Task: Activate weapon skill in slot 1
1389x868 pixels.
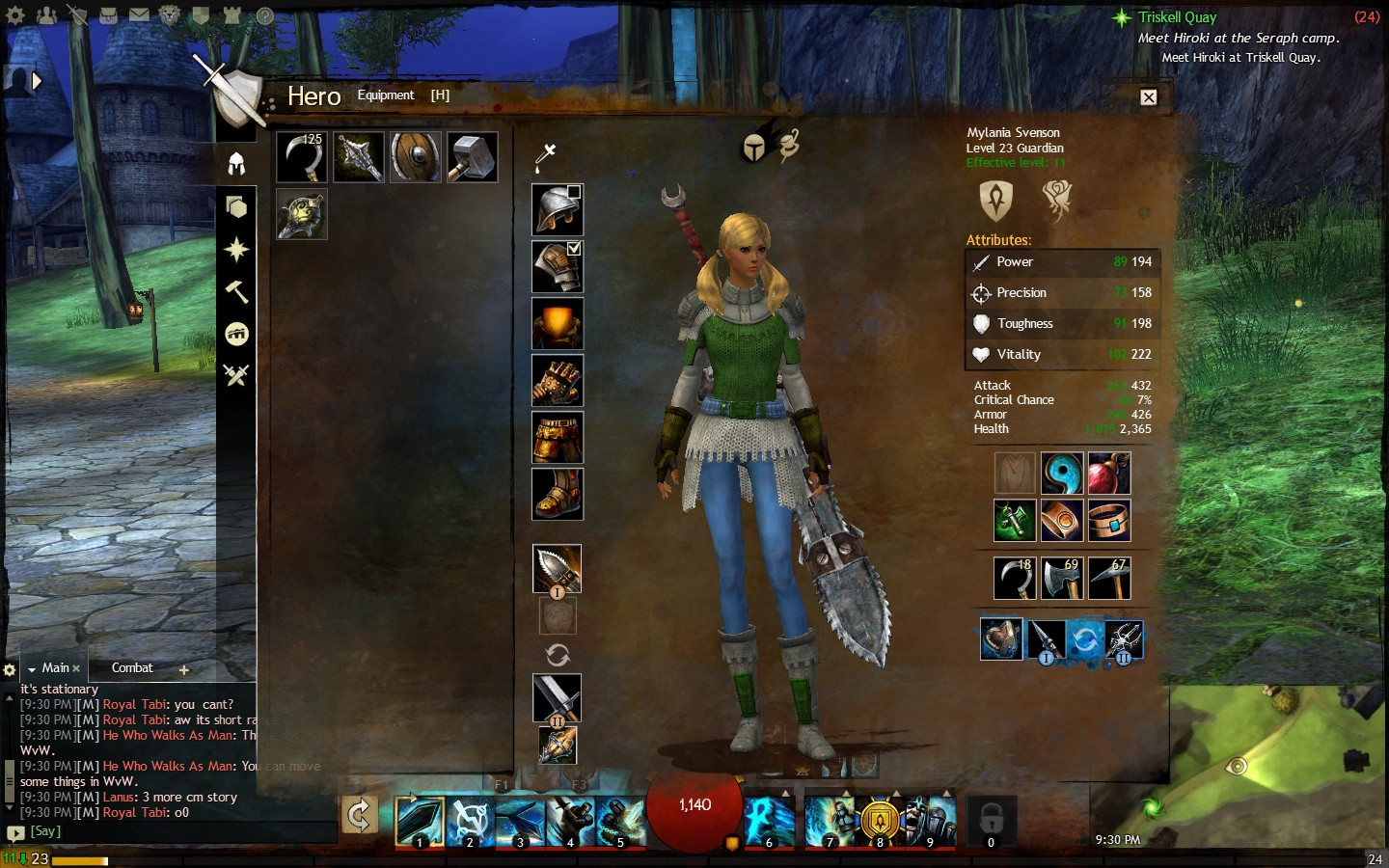Action: [420, 823]
